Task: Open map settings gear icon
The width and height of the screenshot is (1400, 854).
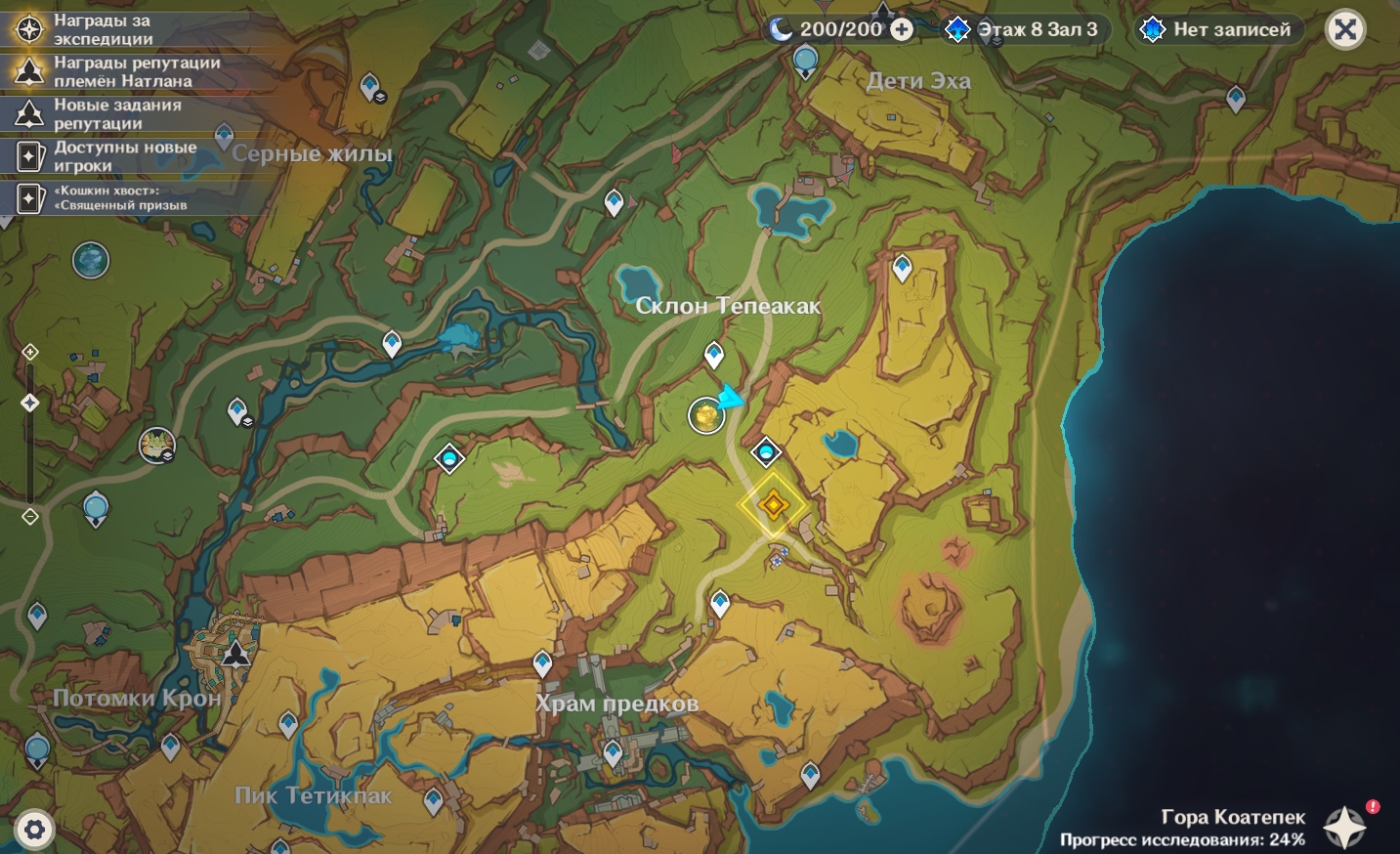Action: click(x=34, y=831)
